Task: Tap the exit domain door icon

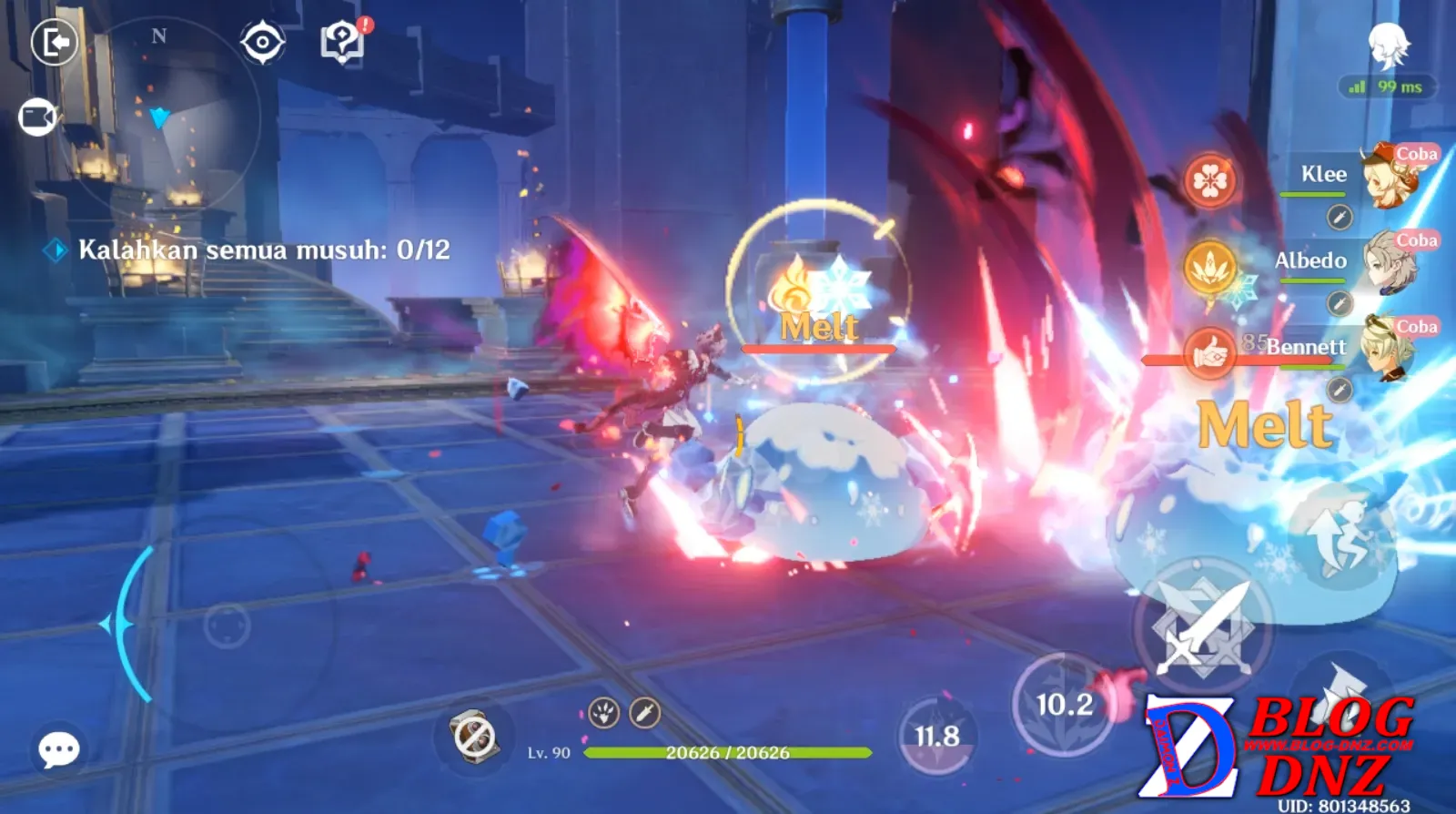Action: (55, 42)
